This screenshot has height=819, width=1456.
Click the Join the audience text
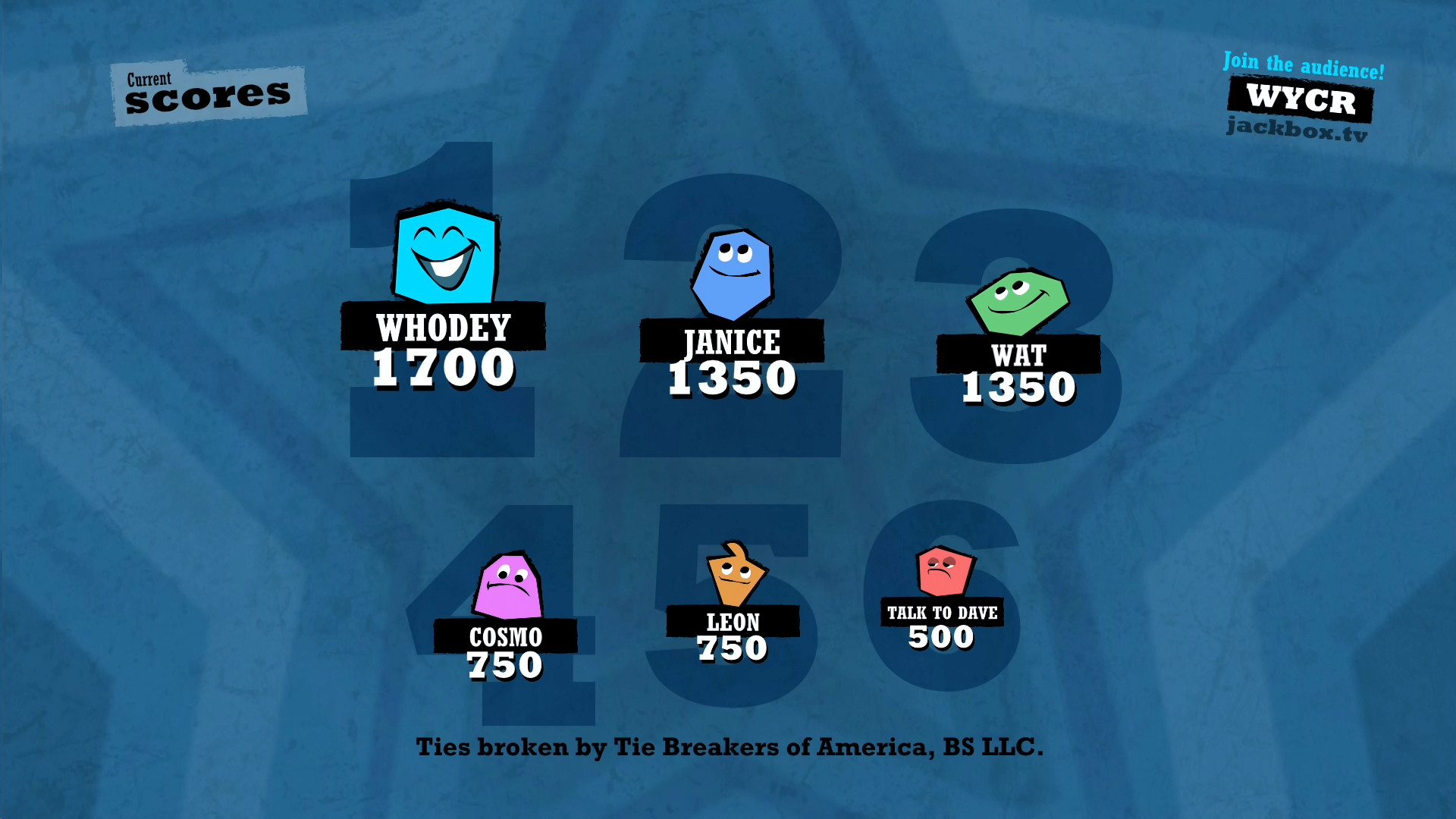1303,62
